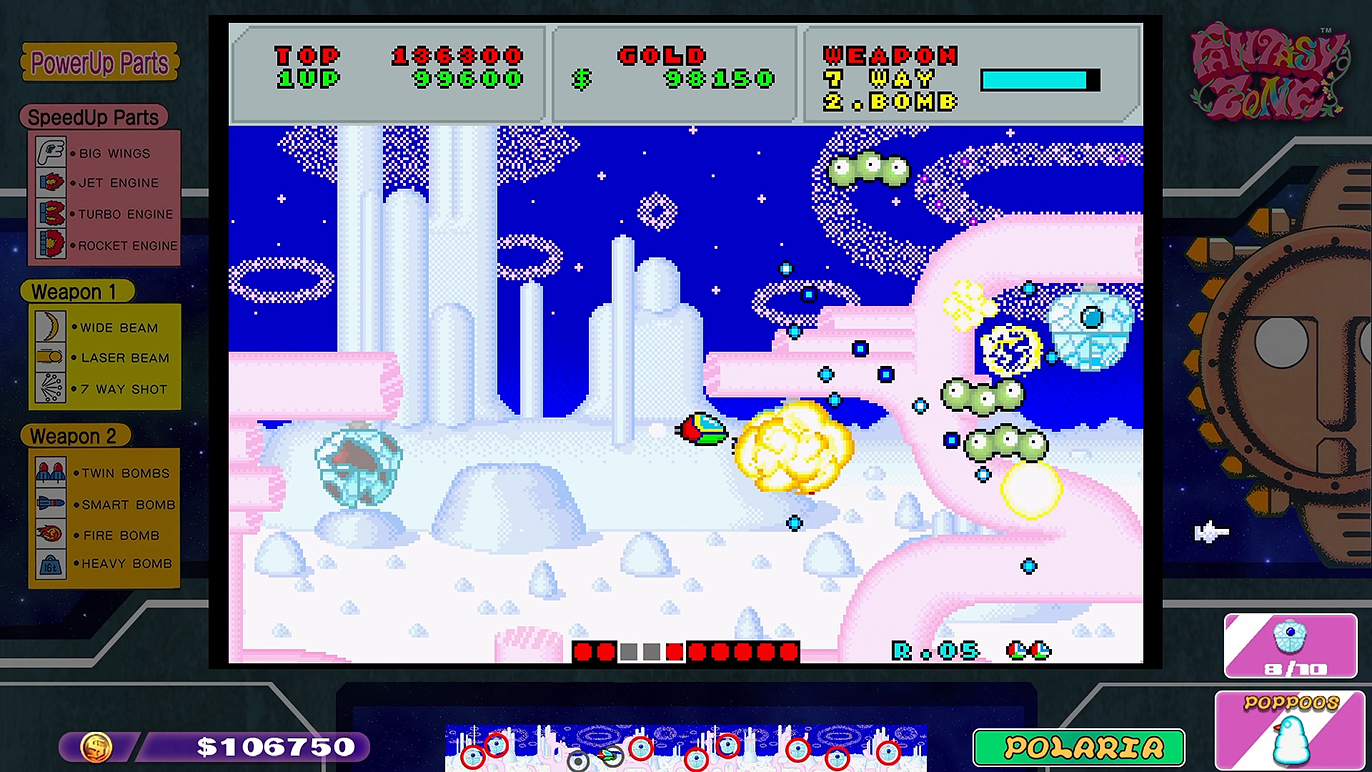Open the SpeedUp Parts category
The width and height of the screenshot is (1372, 772).
[93, 117]
